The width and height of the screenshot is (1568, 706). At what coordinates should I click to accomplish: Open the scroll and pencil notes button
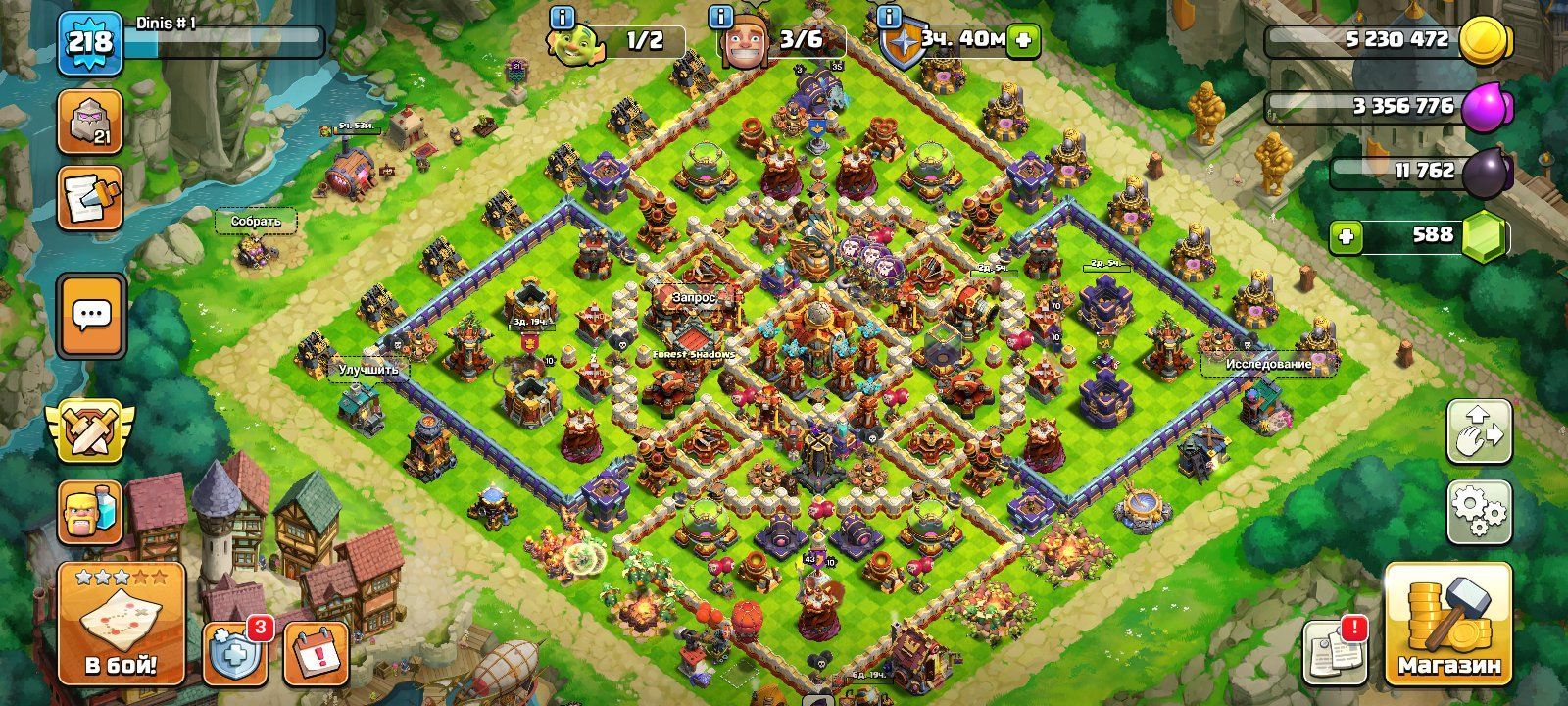pyautogui.click(x=90, y=197)
